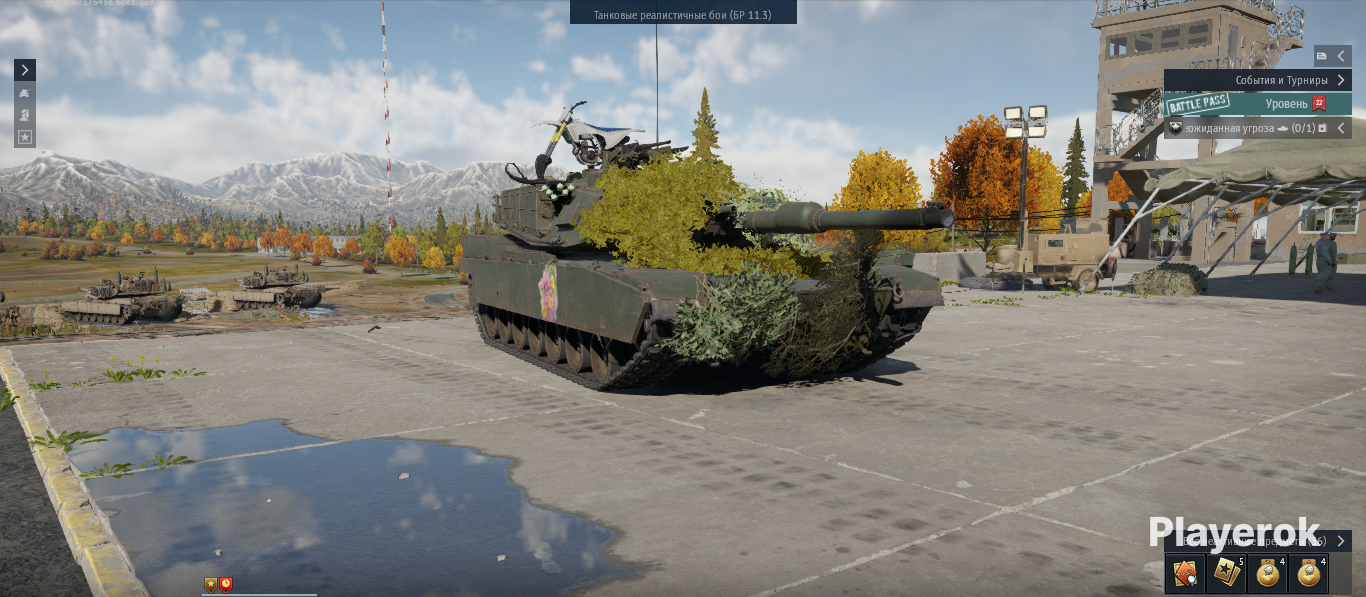Select the 15% discount coupon item
Viewport: 1366px width, 597px height.
pos(1185,574)
